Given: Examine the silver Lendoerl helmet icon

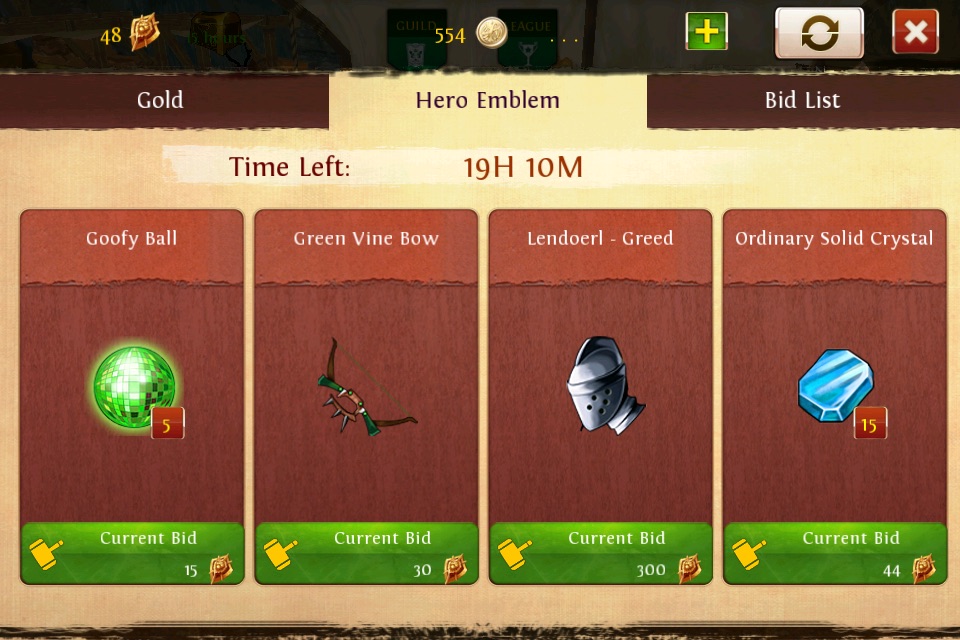Looking at the screenshot, I should point(602,386).
